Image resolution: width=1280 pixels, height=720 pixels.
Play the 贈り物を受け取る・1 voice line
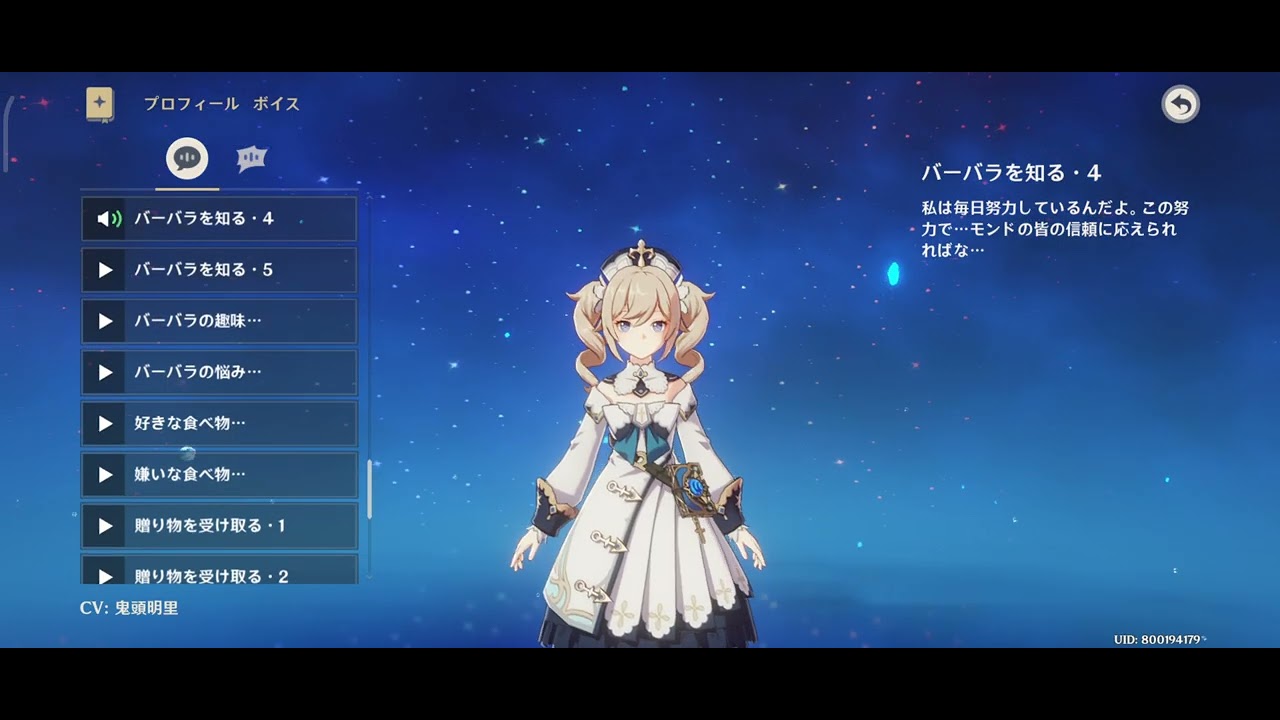coord(218,525)
